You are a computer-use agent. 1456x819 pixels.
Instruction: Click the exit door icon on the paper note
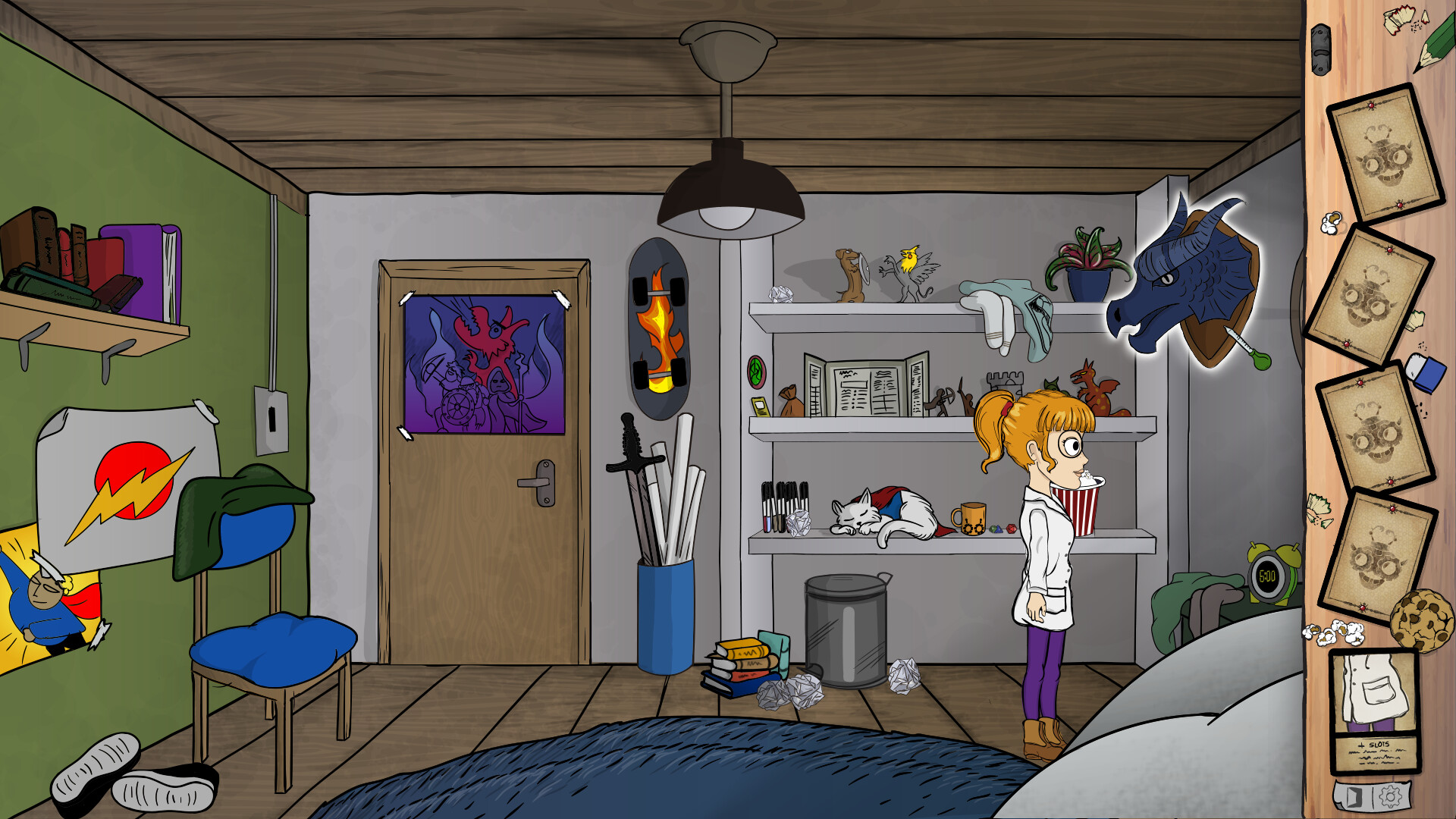tap(1355, 796)
